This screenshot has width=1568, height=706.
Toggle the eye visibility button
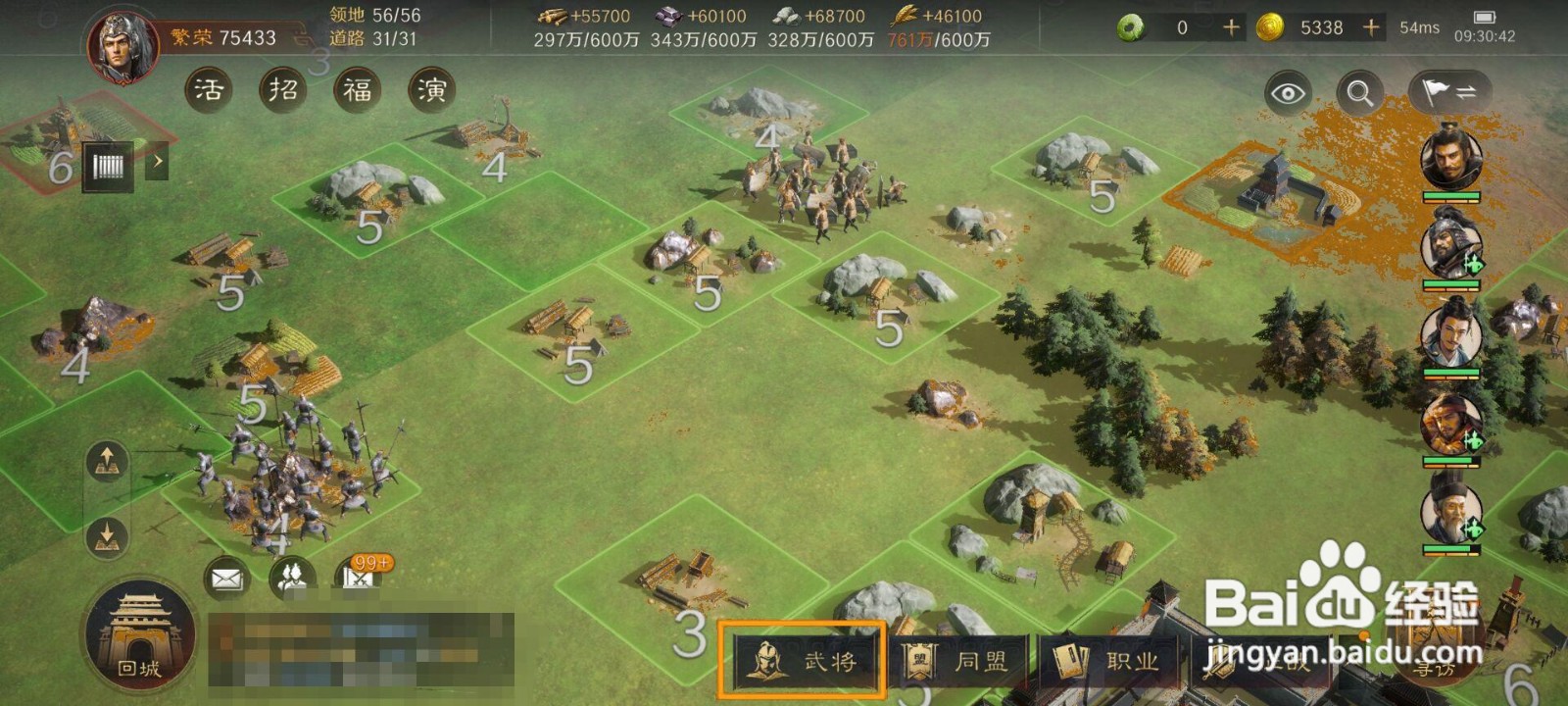pyautogui.click(x=1288, y=93)
